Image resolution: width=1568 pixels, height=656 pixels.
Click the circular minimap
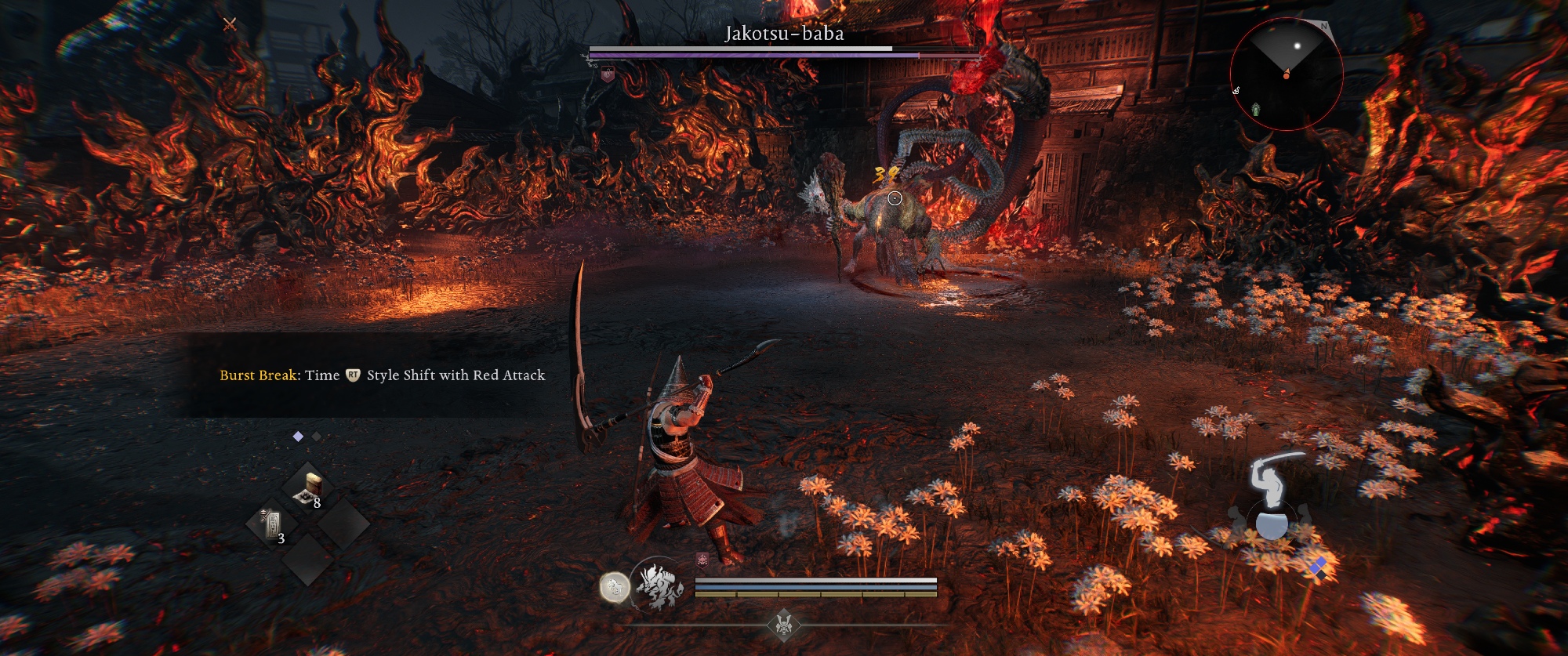[x=1286, y=74]
